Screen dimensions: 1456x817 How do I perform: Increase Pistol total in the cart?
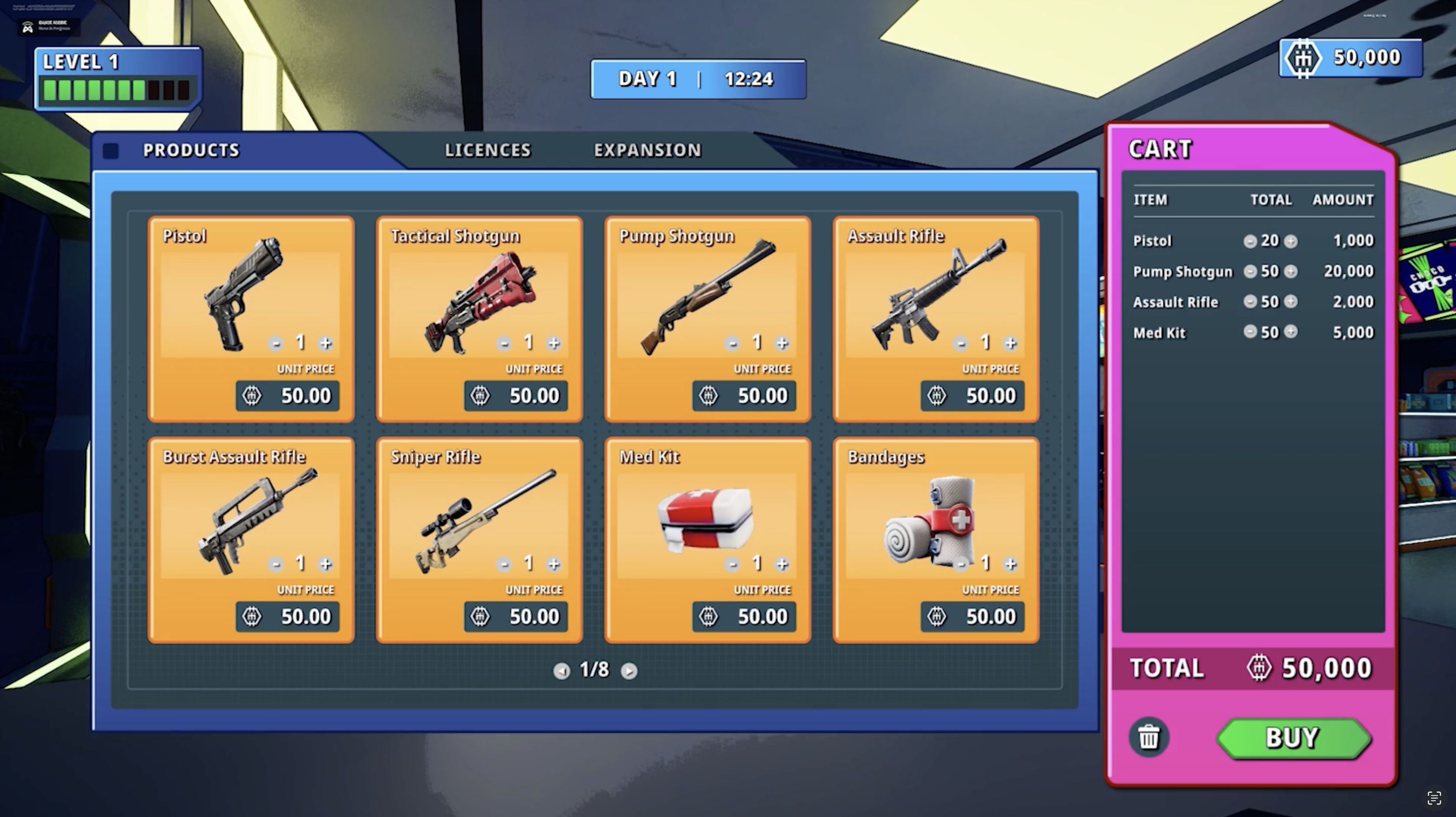(1290, 242)
